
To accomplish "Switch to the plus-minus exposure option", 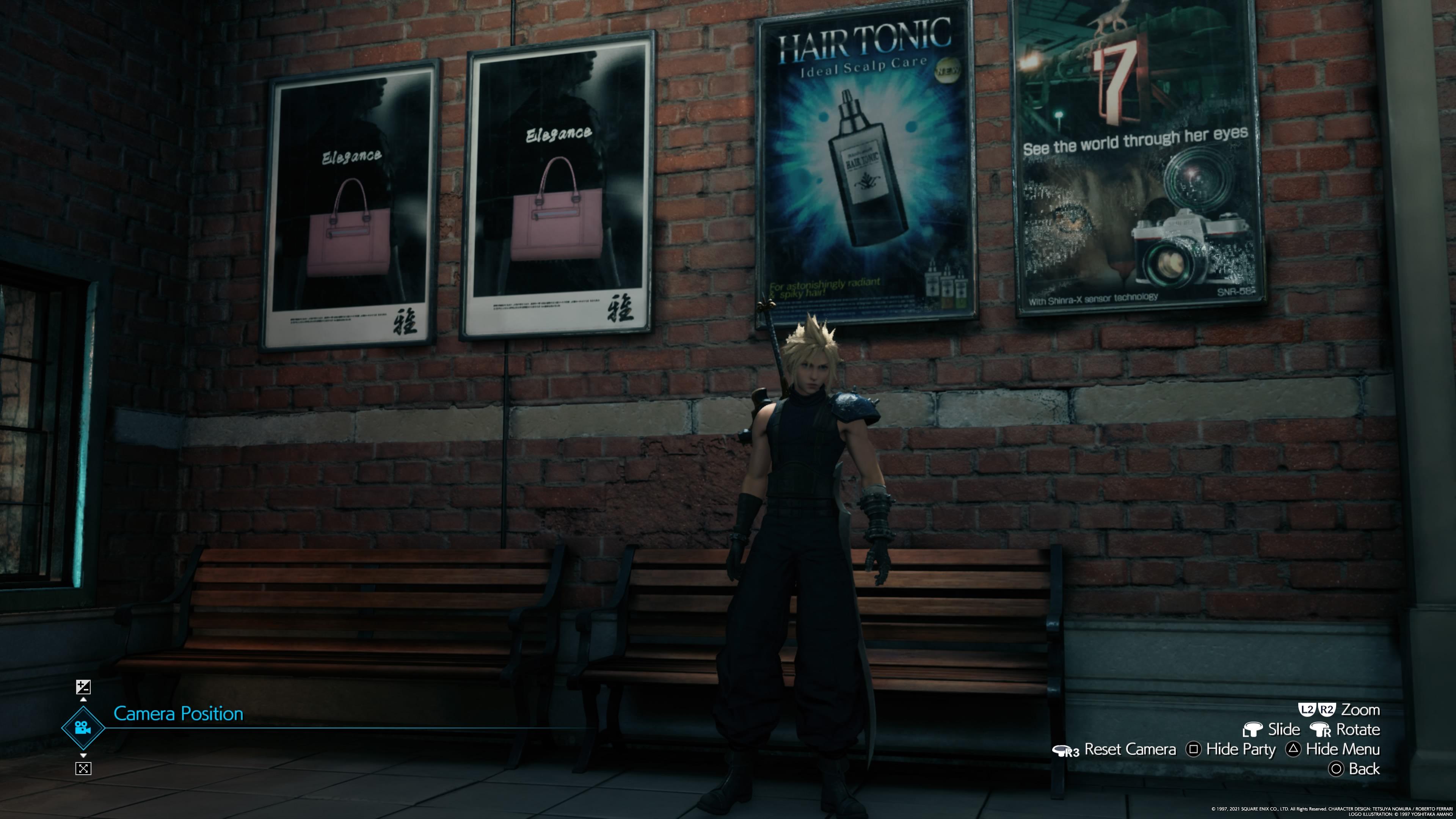I will [x=83, y=687].
